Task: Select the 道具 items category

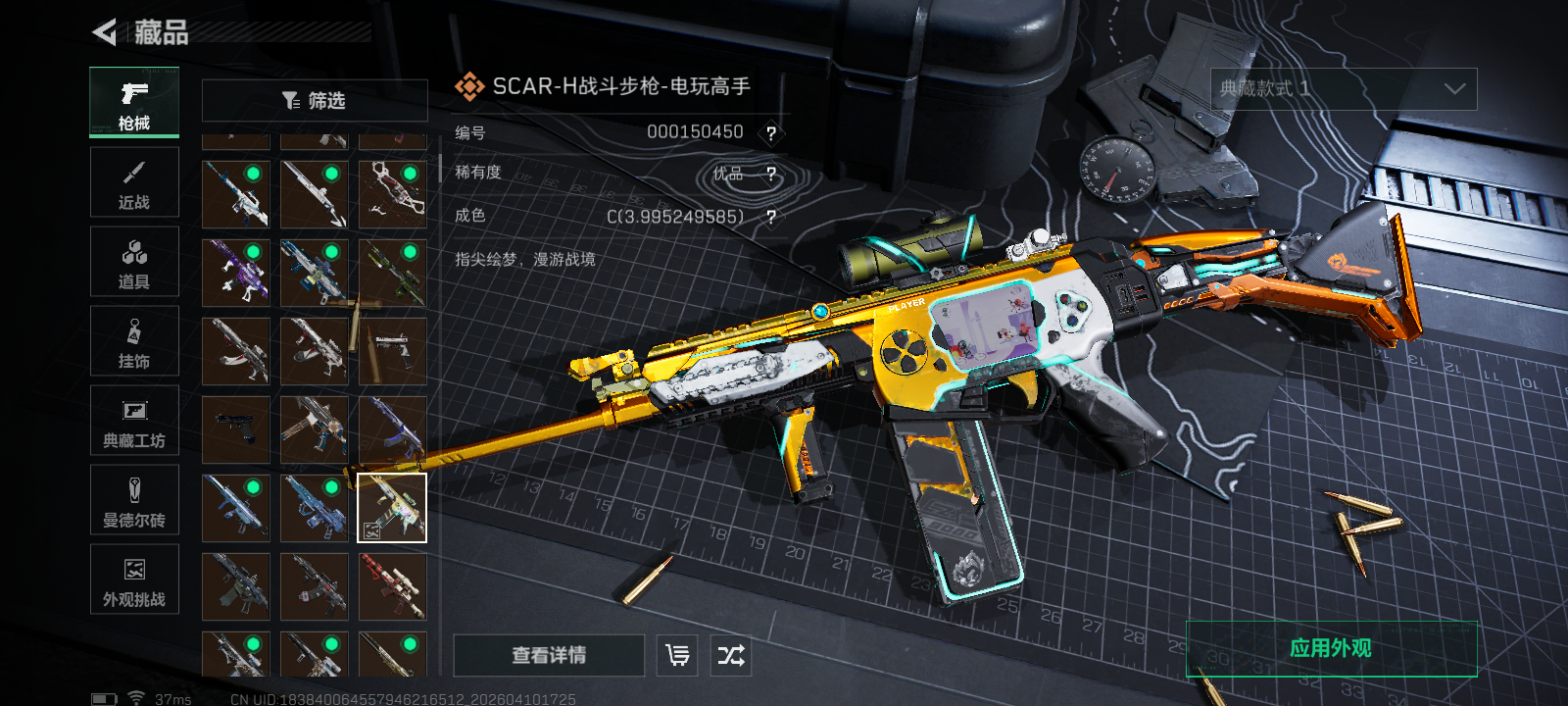Action: pyautogui.click(x=134, y=262)
